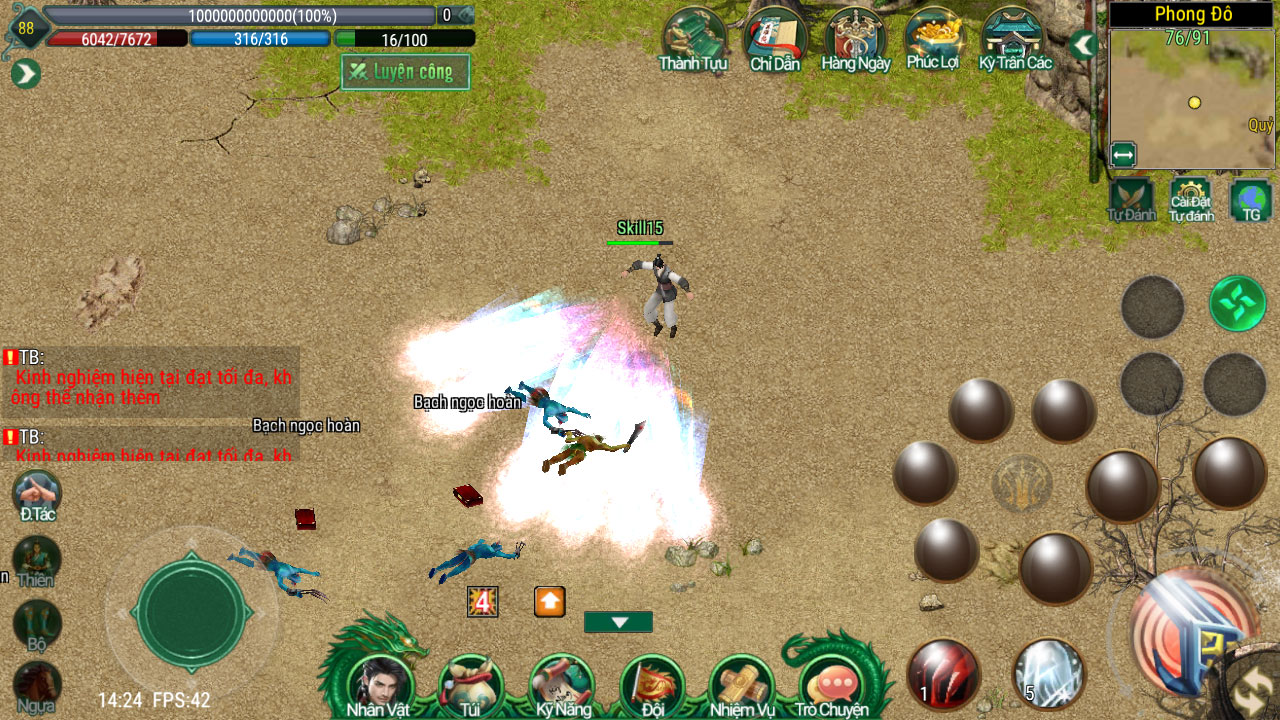The width and height of the screenshot is (1280, 720).
Task: Open the Phúc Lợi rewards menu
Action: click(x=933, y=40)
